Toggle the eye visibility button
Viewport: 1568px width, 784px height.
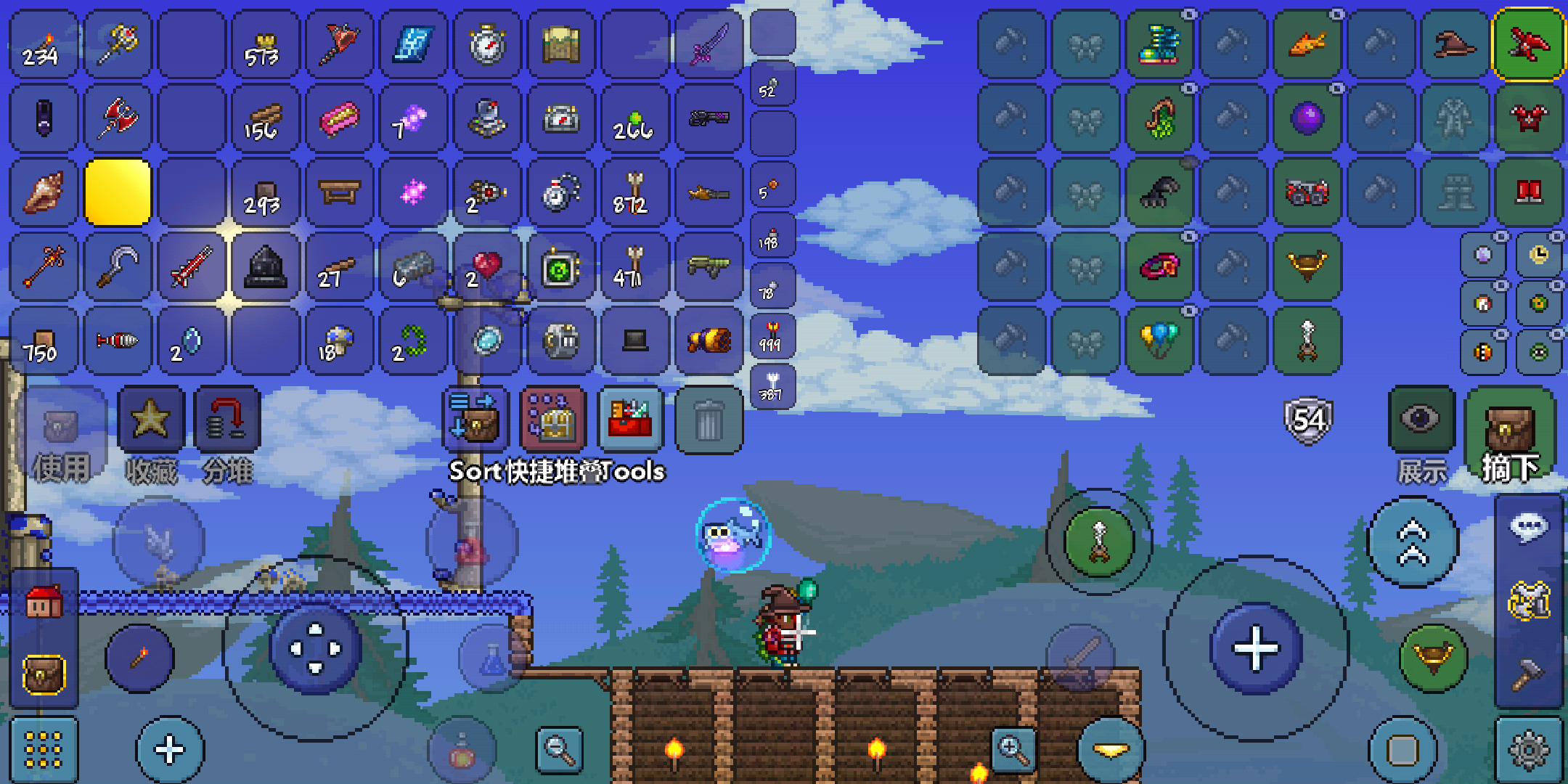[1421, 419]
